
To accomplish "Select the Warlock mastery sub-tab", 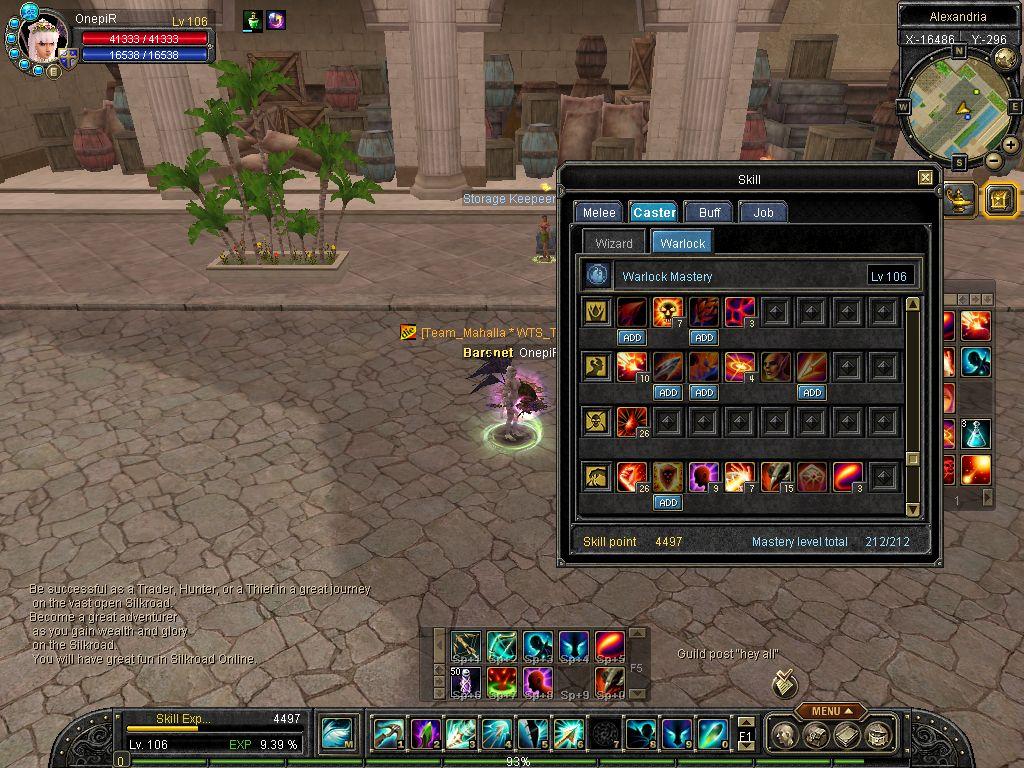I will (683, 243).
